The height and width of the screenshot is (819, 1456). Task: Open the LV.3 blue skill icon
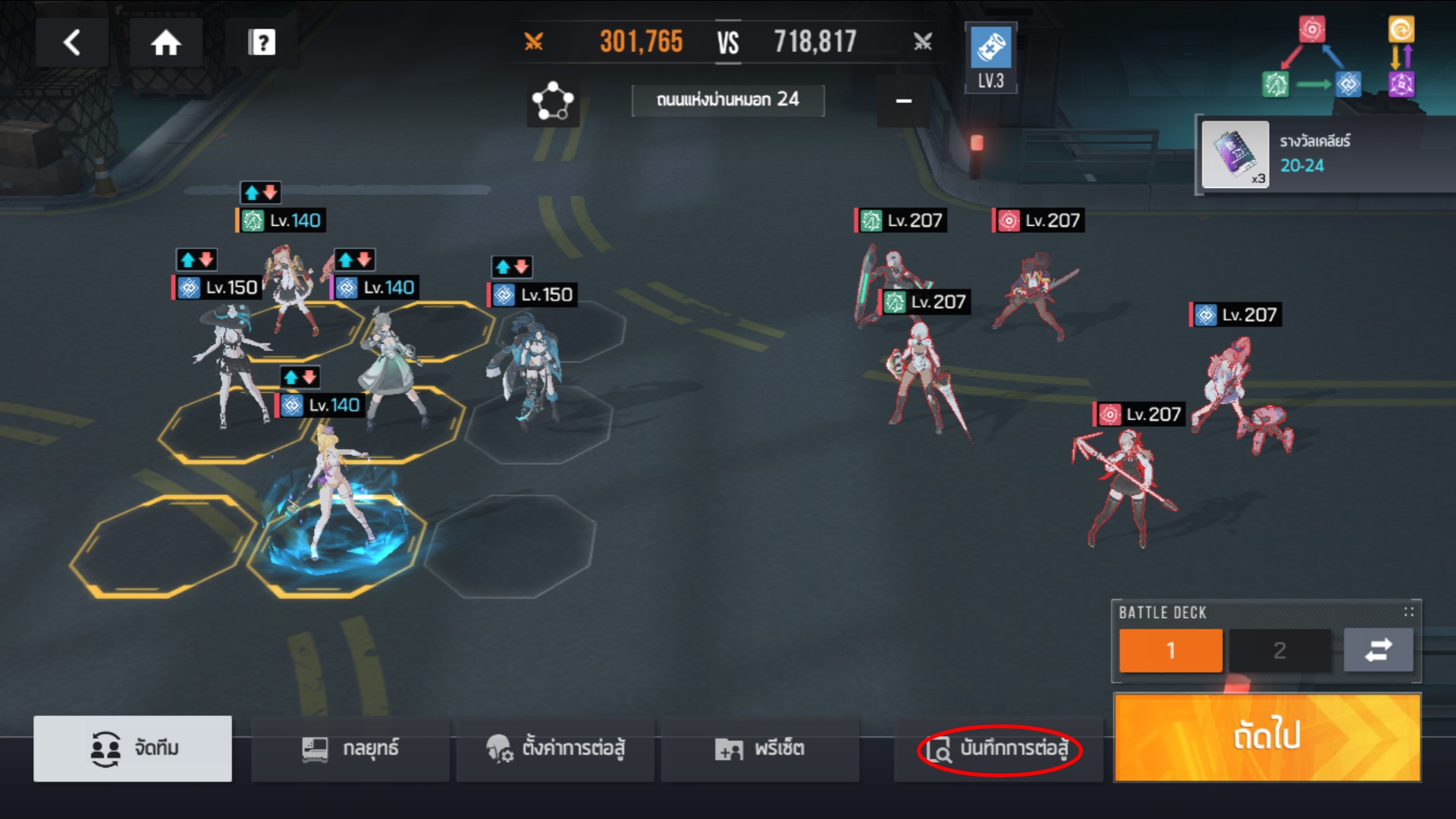[x=990, y=58]
